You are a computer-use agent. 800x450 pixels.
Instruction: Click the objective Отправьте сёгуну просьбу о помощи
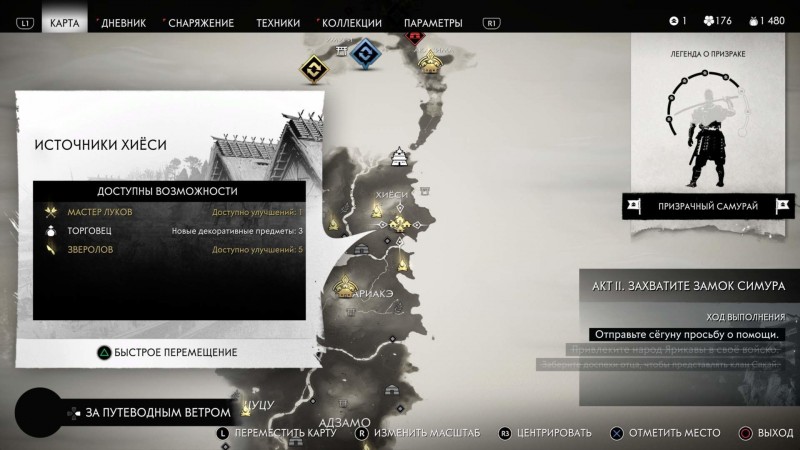686,334
